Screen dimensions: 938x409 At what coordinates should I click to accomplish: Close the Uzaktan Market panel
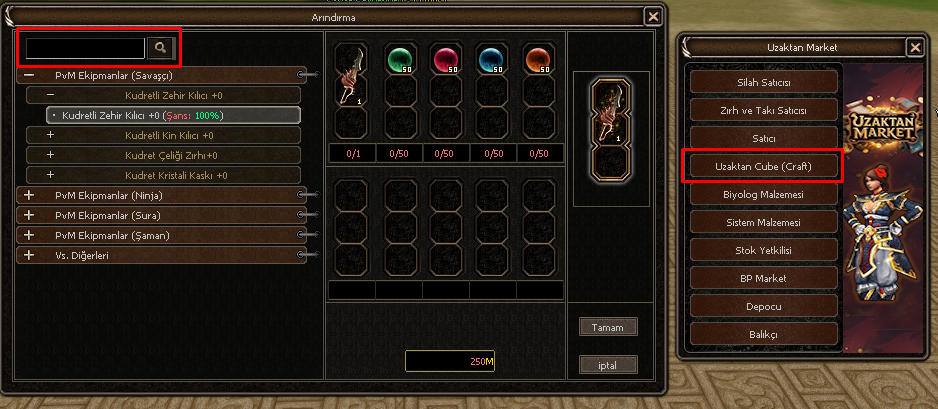(x=914, y=47)
